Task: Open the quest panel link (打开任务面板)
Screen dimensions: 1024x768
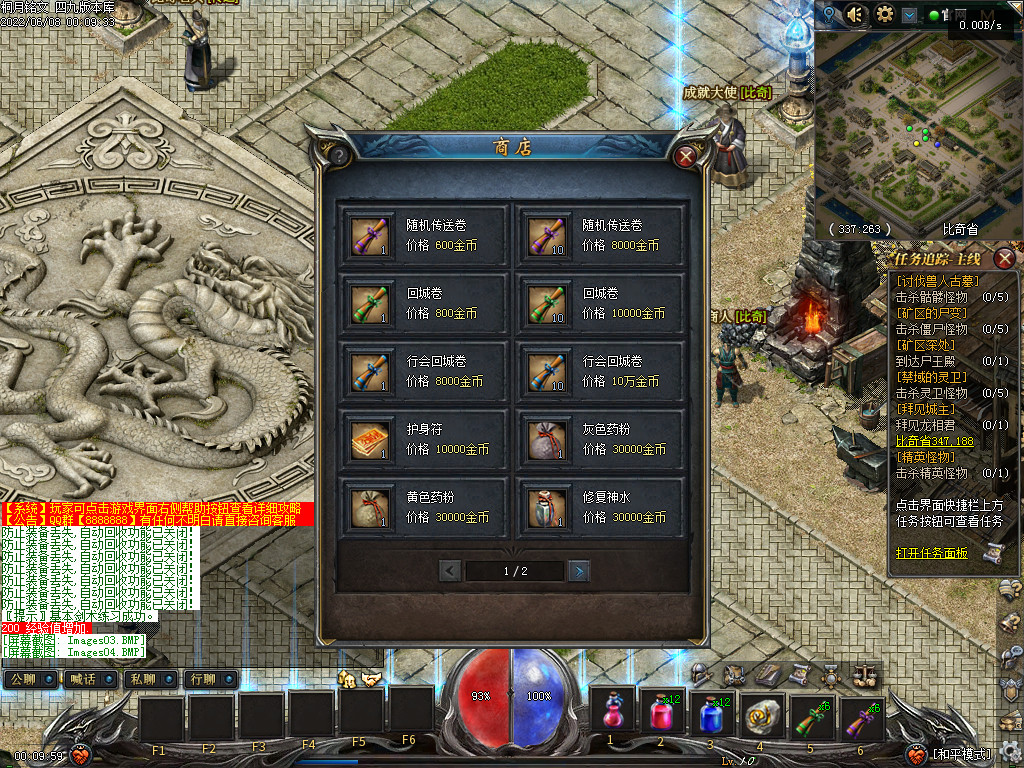Action: point(932,552)
